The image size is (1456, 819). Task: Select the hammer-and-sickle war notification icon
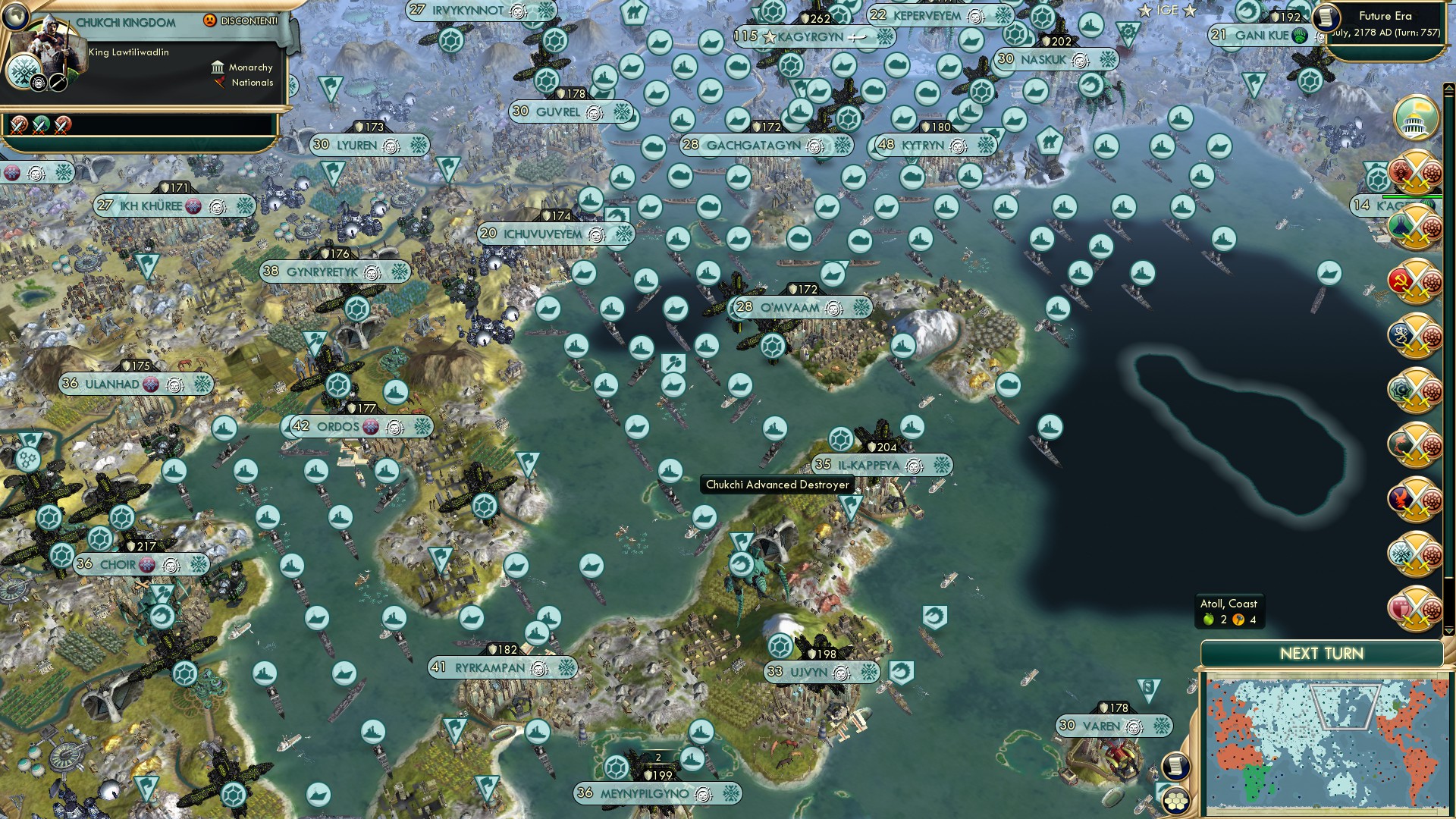tap(1414, 283)
